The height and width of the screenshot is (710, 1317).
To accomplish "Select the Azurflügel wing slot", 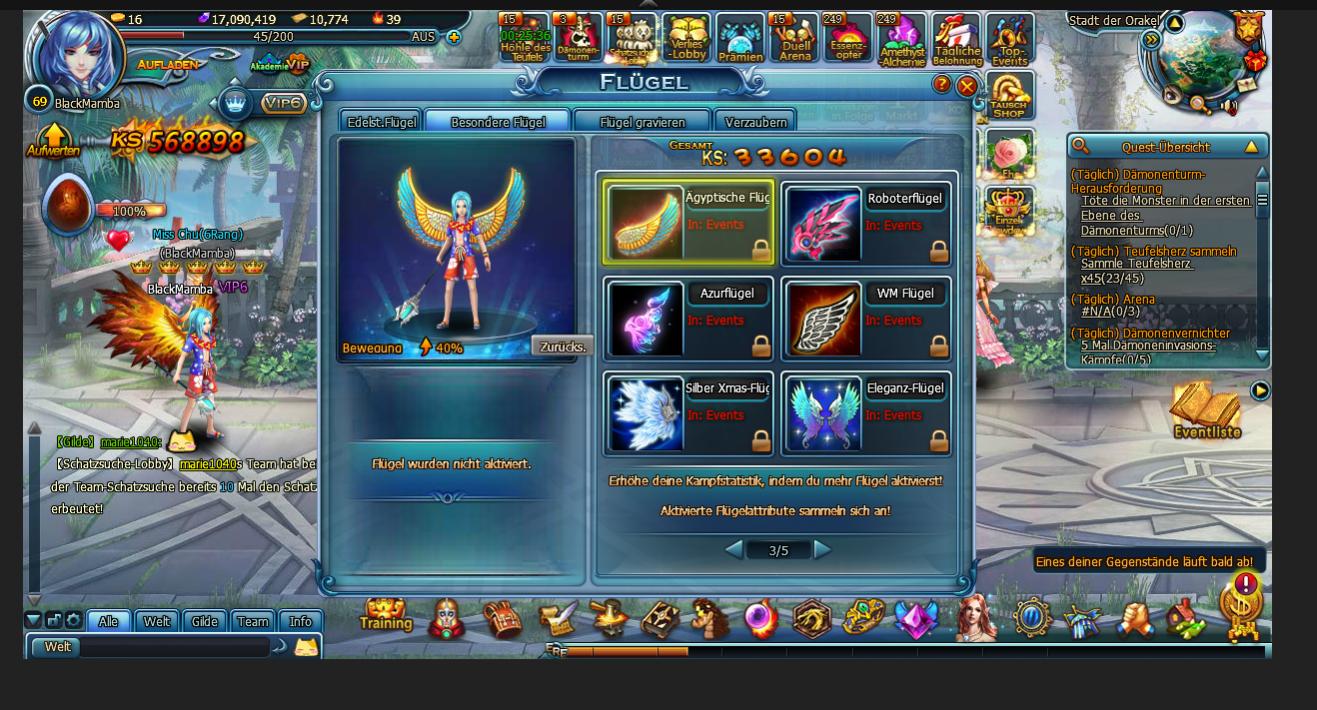I will click(x=688, y=319).
